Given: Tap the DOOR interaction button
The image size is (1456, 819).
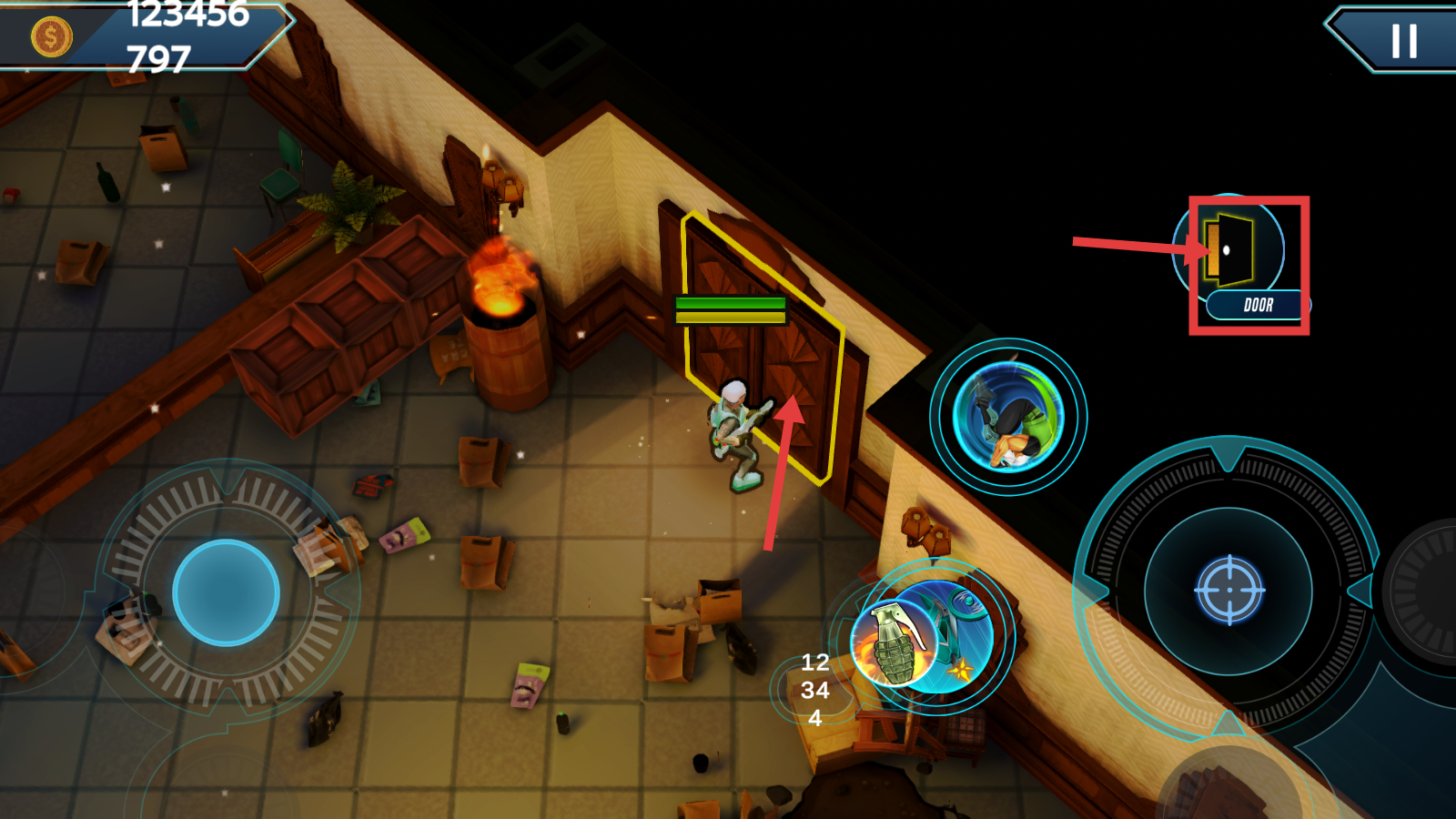Looking at the screenshot, I should click(1239, 259).
